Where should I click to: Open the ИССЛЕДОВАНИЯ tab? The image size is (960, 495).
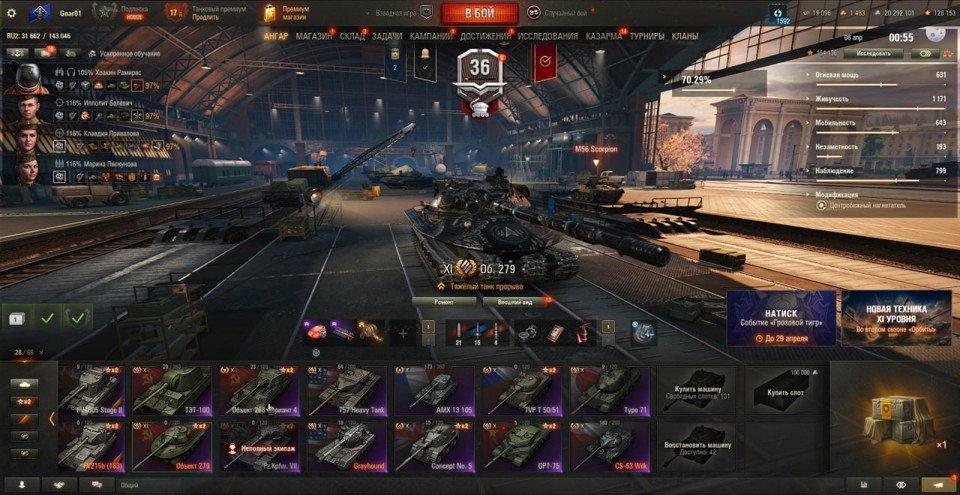(548, 36)
